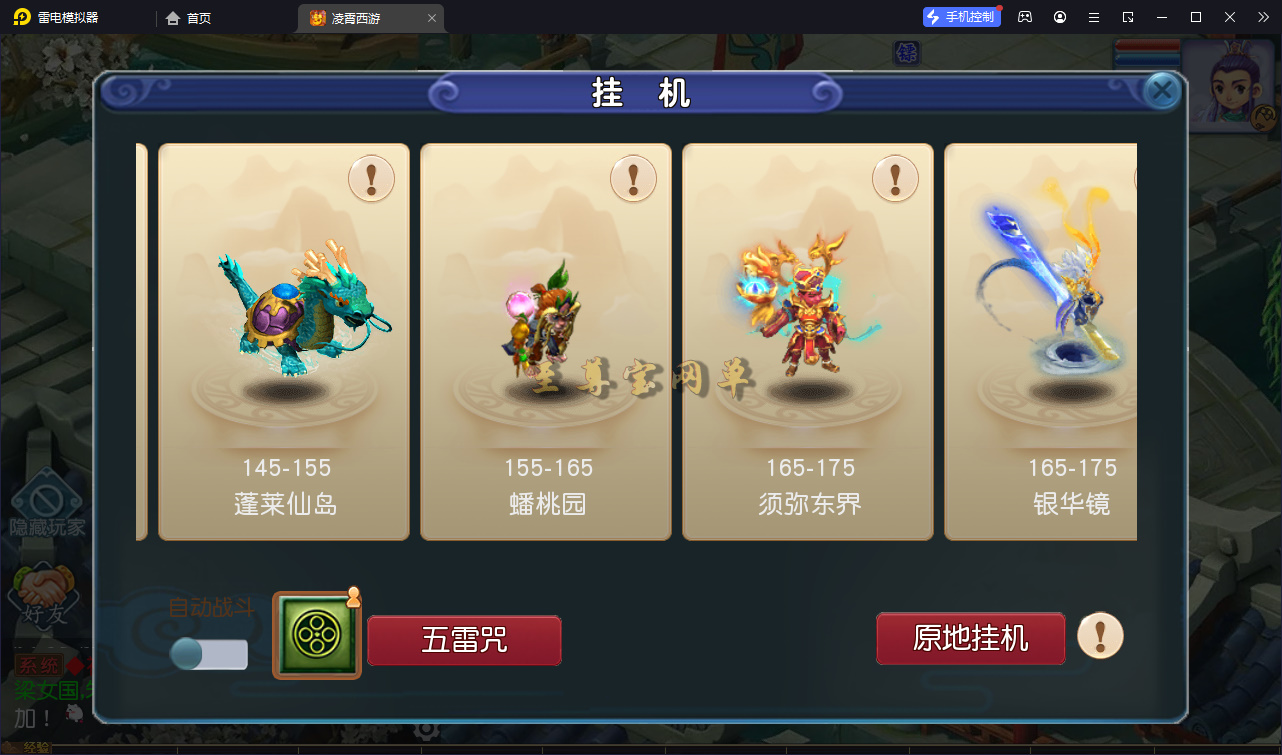Open the hamburger menu in the title bar
This screenshot has height=755, width=1282.
[1093, 17]
